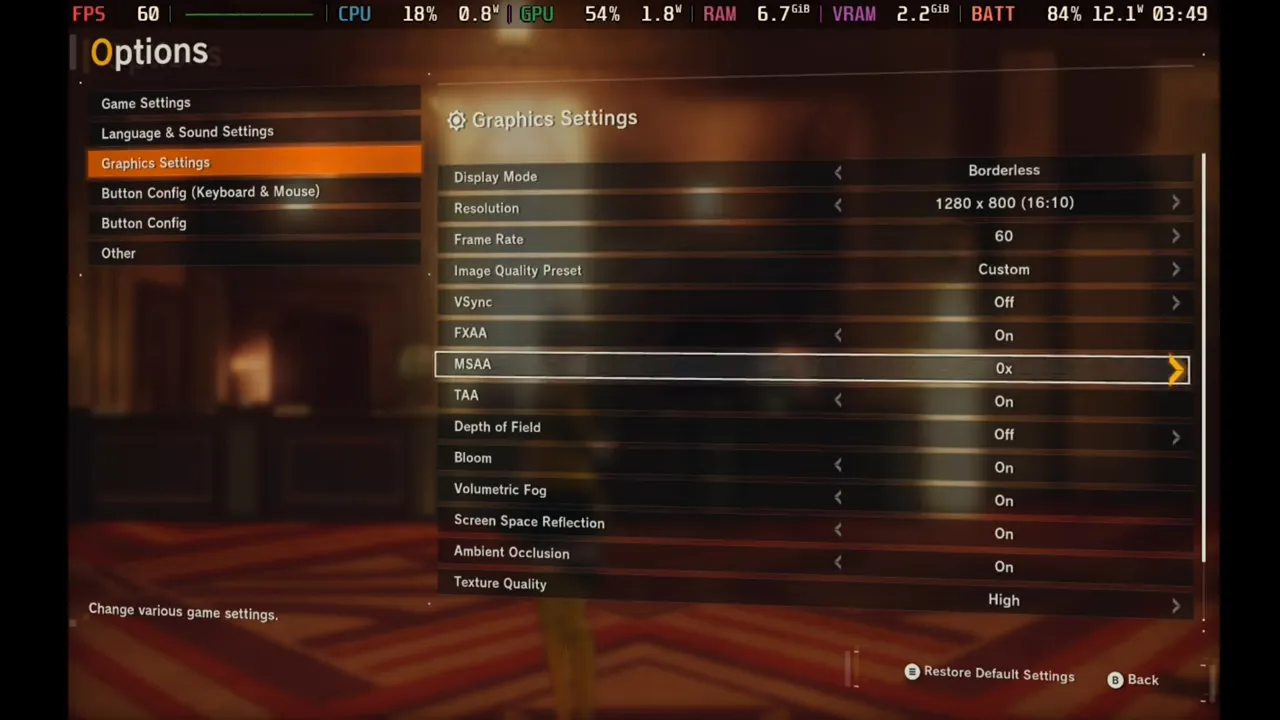
Task: Toggle VSync with its right arrow
Action: coord(1175,303)
